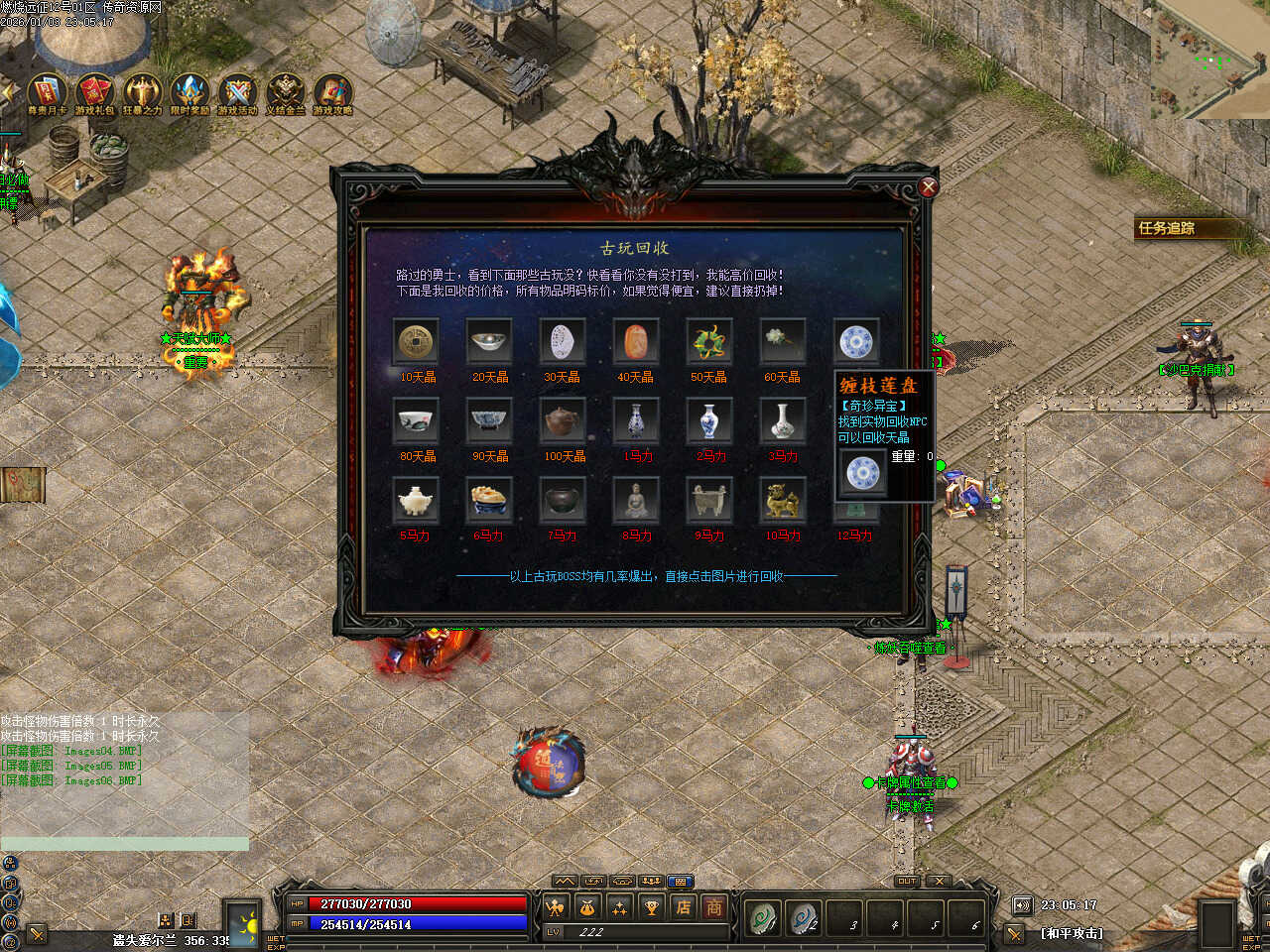
Task: Open the 尊贵月卡 monthly card icon
Action: (47, 92)
